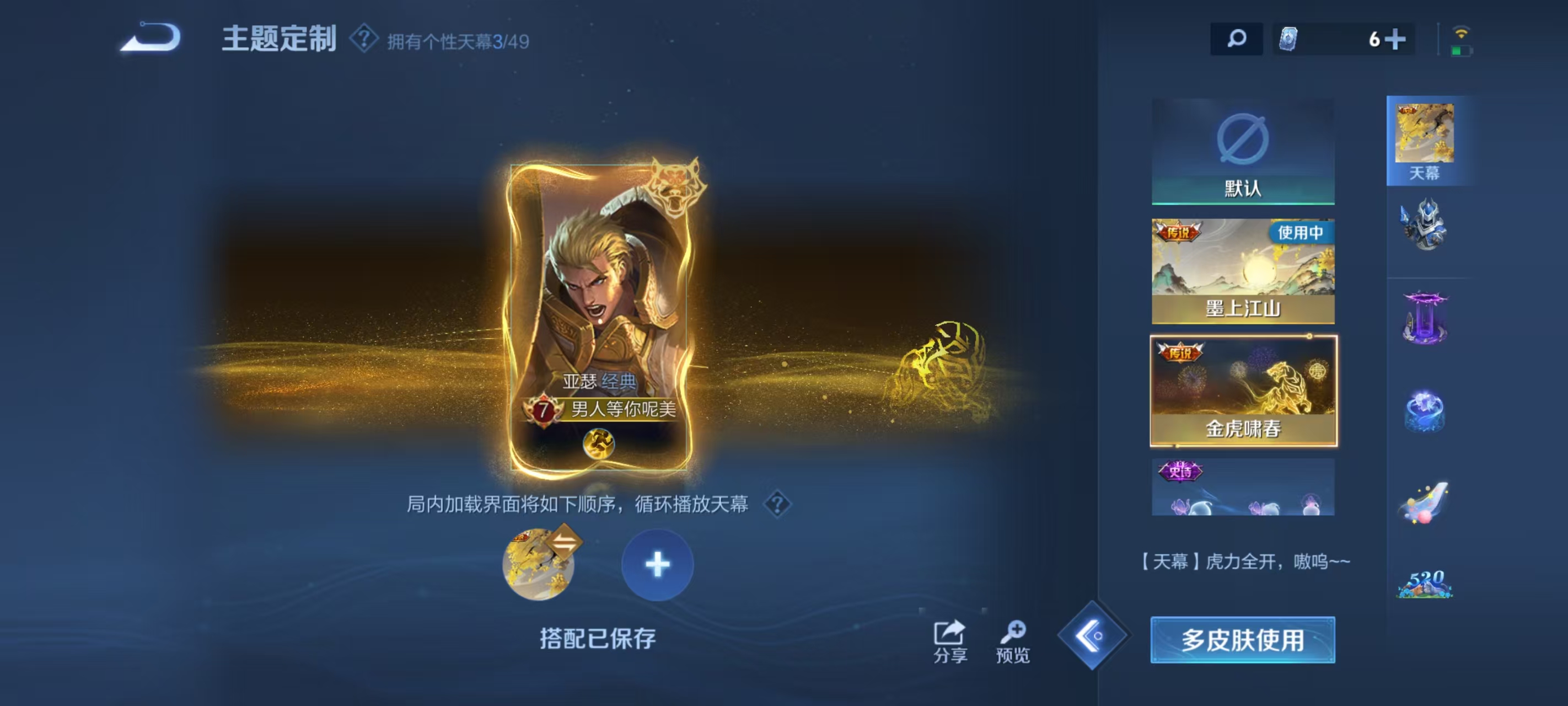Select Arthur's 经典 hero card

604,317
